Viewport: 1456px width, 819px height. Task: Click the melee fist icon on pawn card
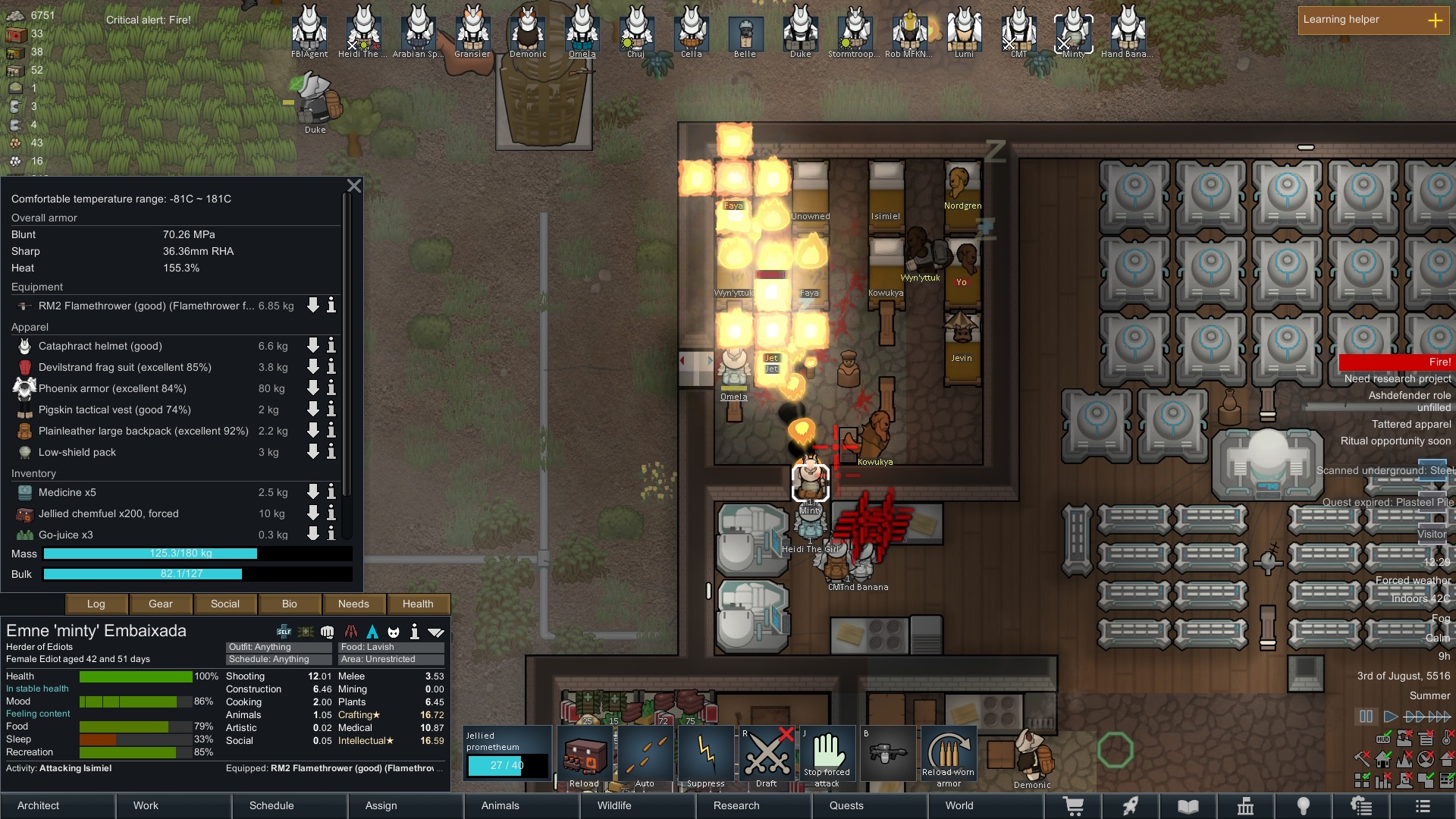328,632
